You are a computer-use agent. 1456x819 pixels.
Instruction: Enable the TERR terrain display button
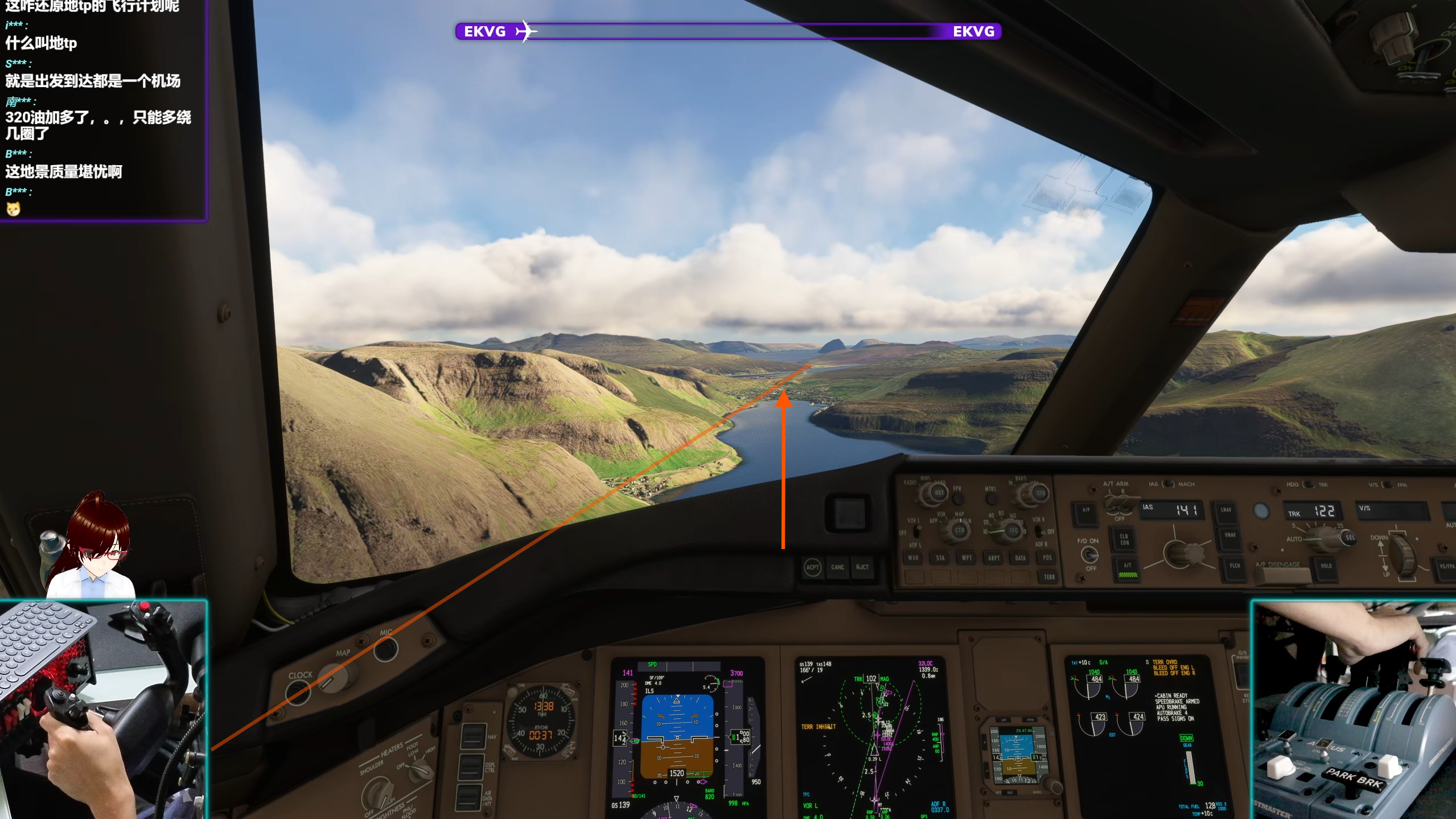1048,578
